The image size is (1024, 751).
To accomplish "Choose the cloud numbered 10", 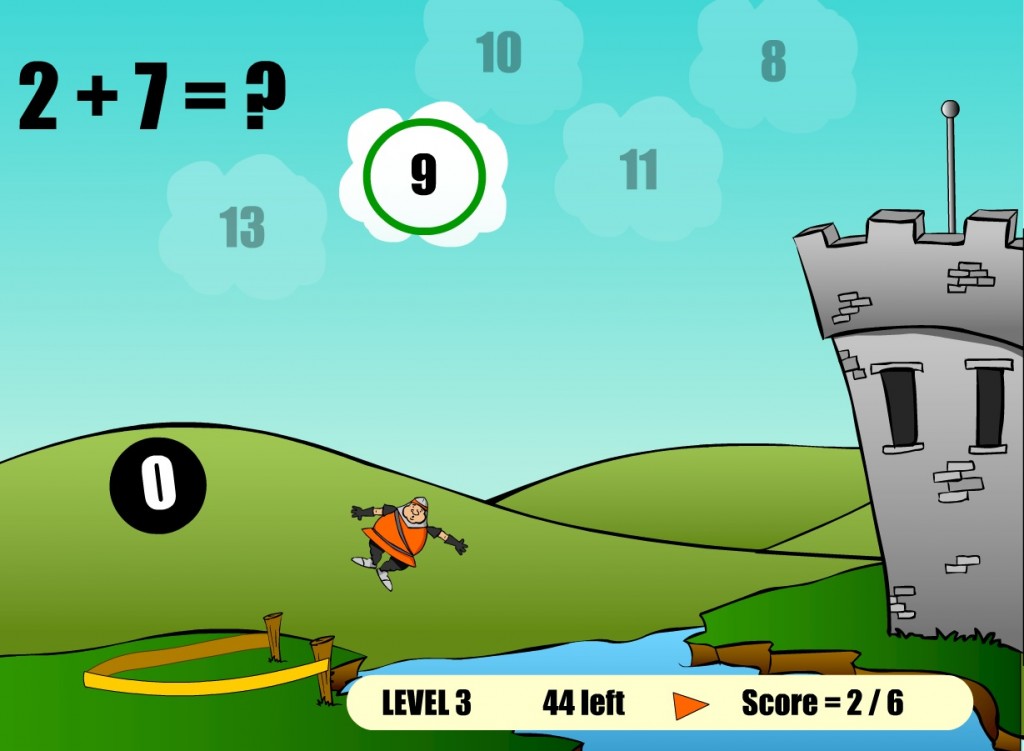I will [x=498, y=52].
